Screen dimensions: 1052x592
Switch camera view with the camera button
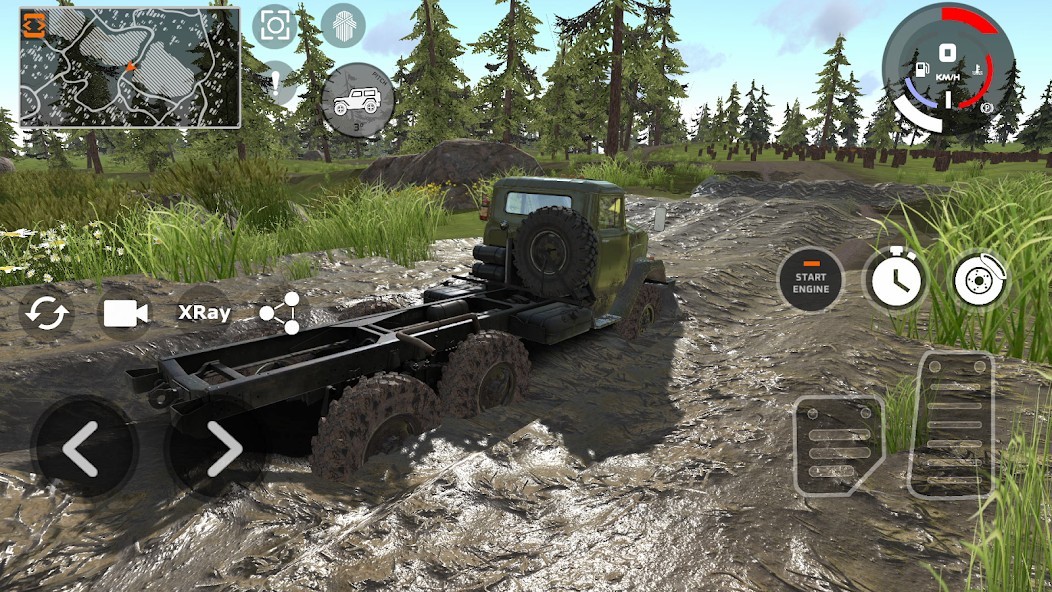(x=125, y=313)
